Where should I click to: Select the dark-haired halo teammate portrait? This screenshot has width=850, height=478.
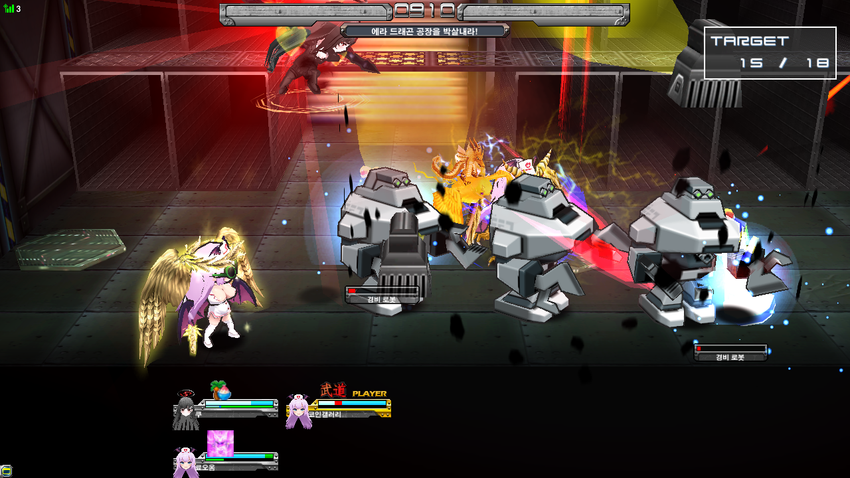tap(185, 411)
